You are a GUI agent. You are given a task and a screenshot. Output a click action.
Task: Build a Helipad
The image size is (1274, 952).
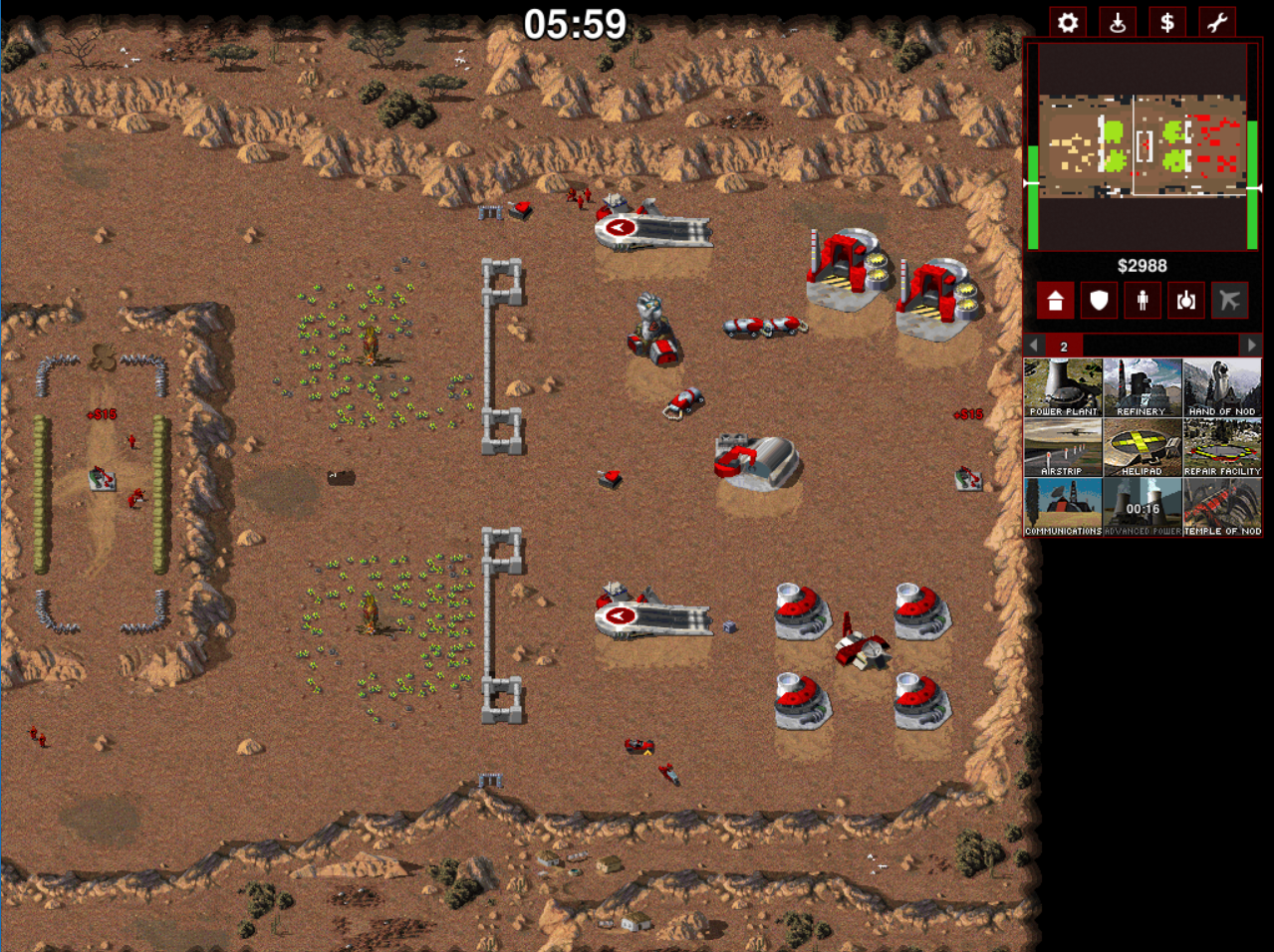click(1143, 447)
